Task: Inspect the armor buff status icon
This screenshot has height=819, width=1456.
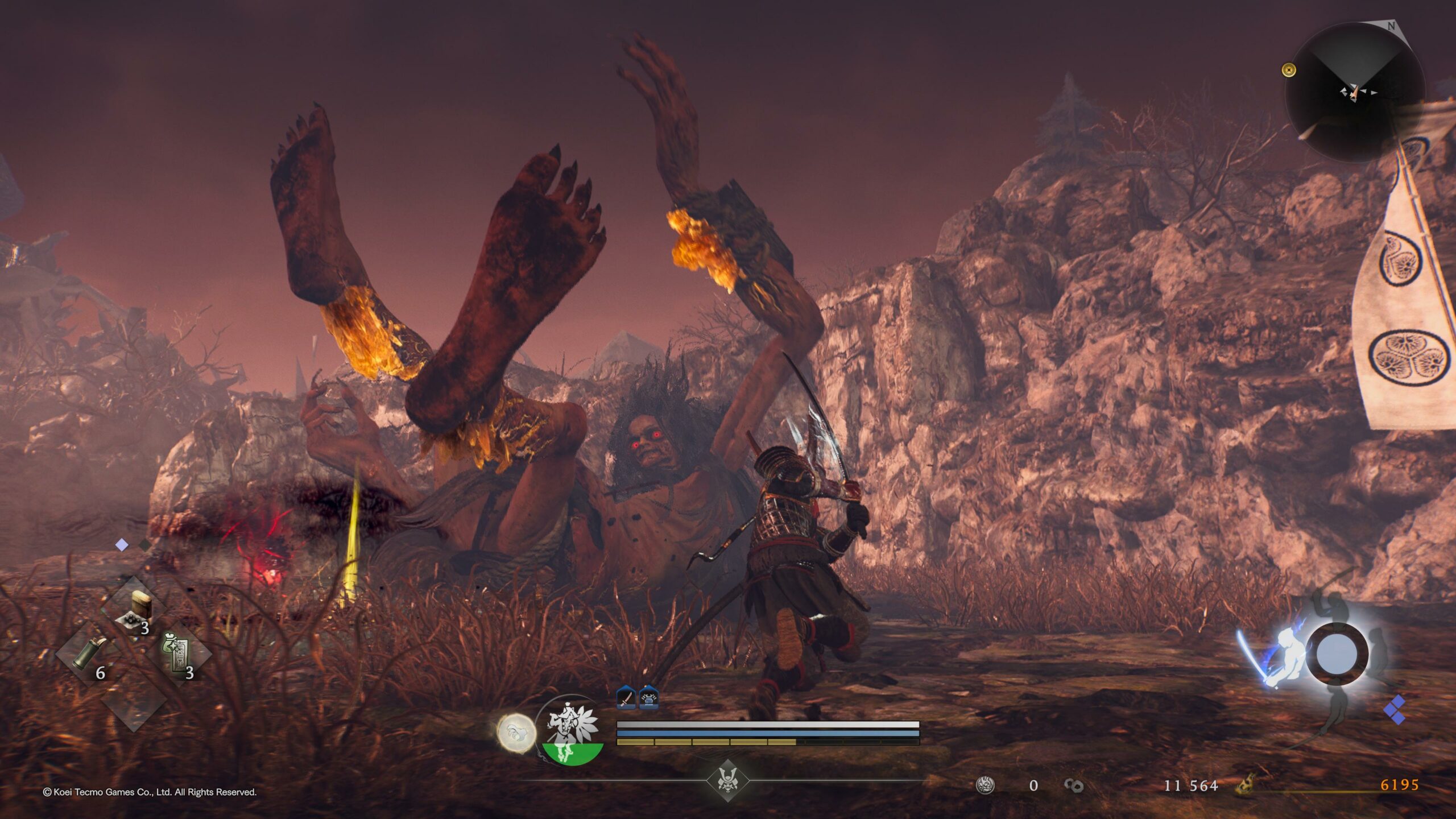Action: click(x=649, y=697)
